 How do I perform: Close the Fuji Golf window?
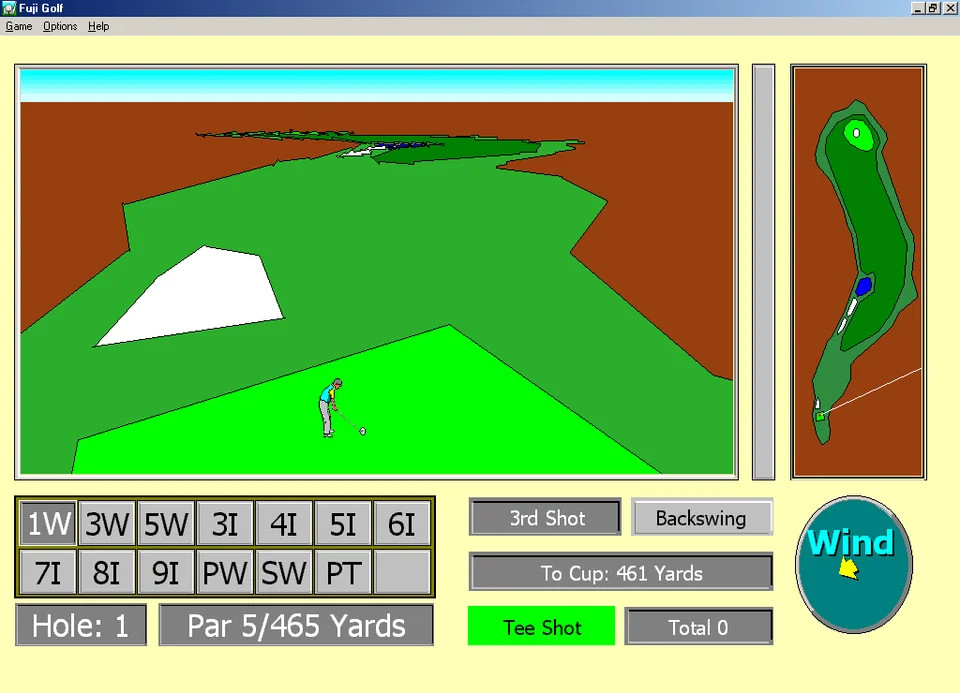click(950, 8)
